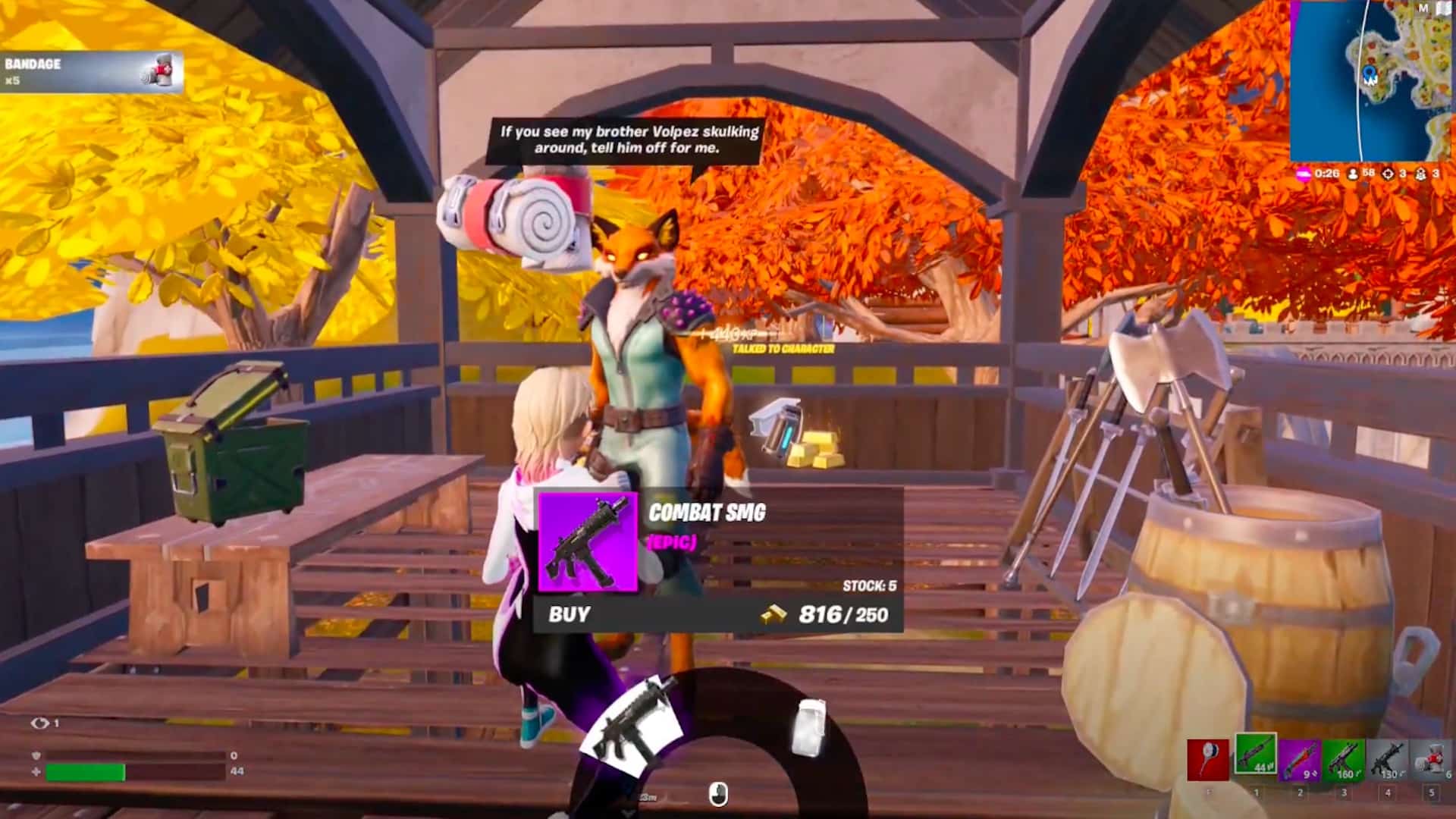Click the bandage icon in pickup notification
The image size is (1456, 819).
pos(159,69)
